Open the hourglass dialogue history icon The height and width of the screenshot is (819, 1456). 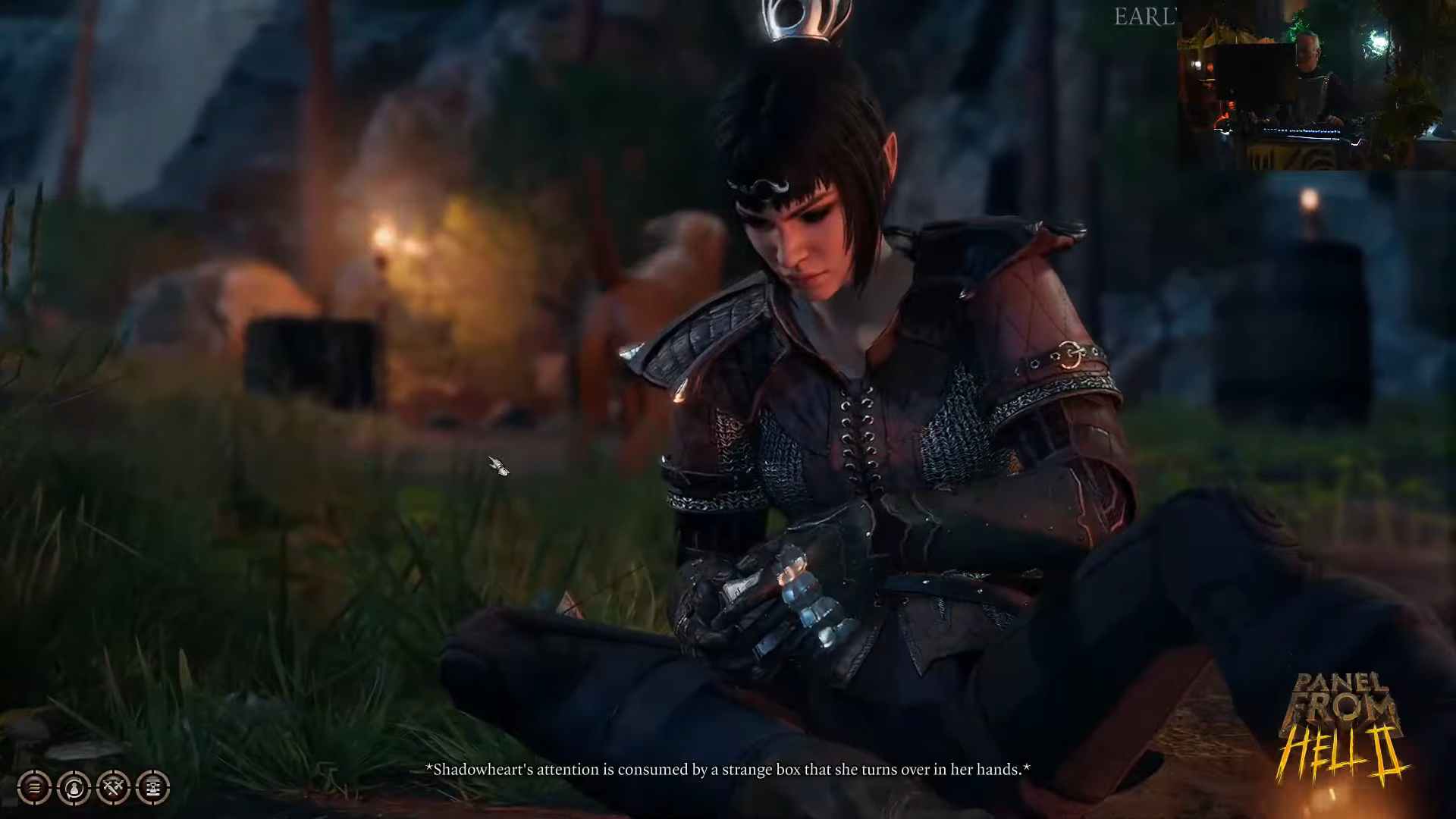coord(152,788)
